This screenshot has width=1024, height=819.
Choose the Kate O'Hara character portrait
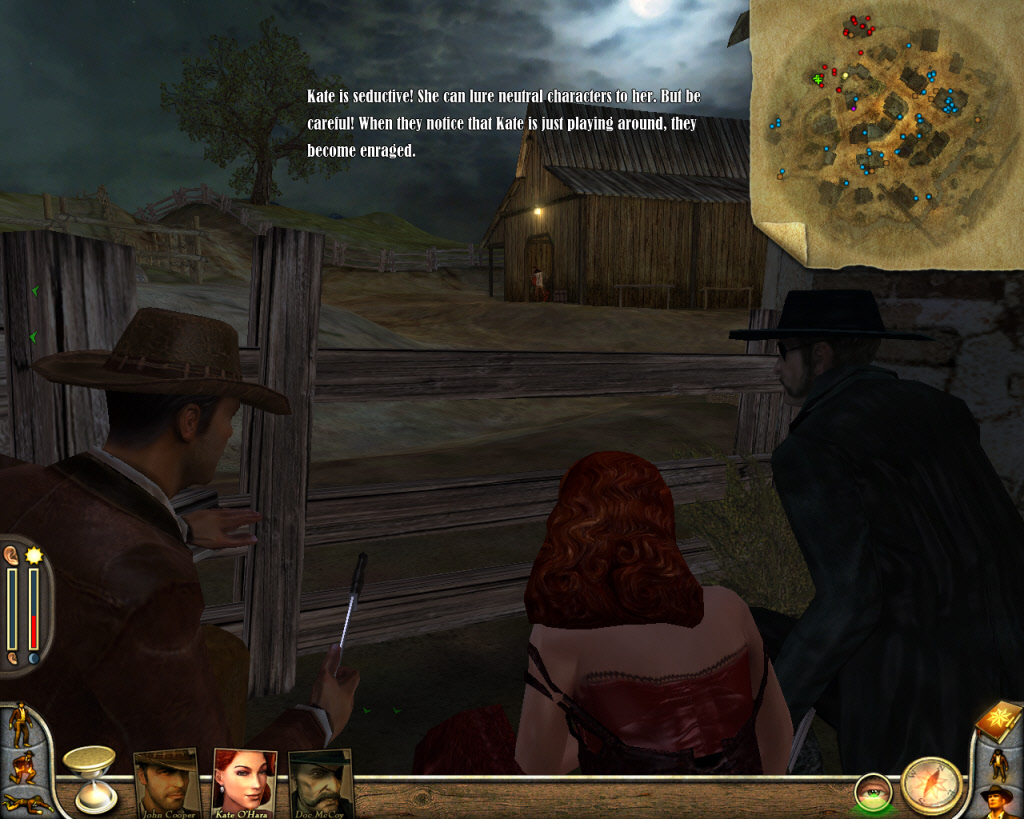pyautogui.click(x=244, y=780)
